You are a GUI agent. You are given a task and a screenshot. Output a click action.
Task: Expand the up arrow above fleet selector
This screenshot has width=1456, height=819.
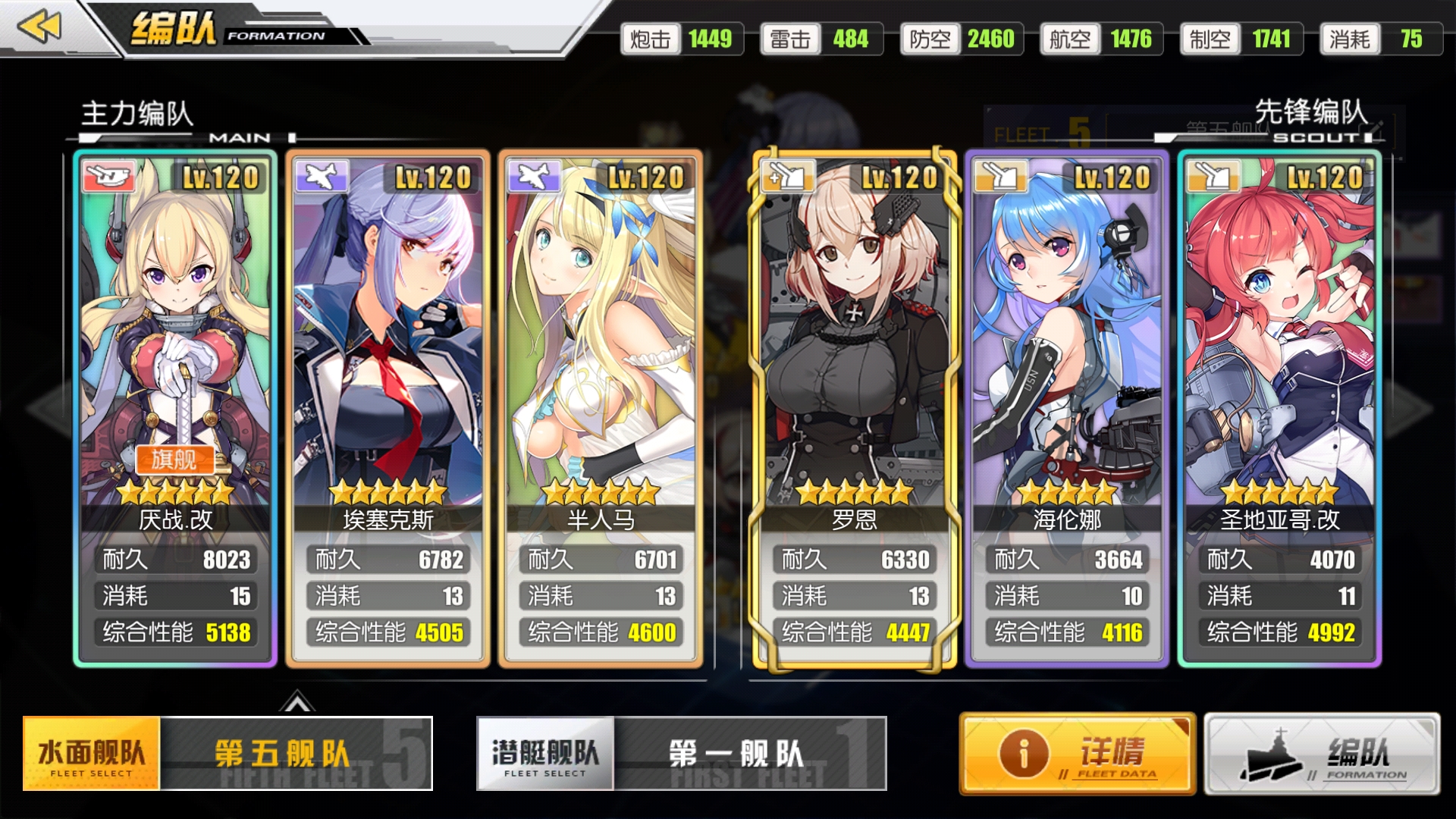click(x=297, y=703)
